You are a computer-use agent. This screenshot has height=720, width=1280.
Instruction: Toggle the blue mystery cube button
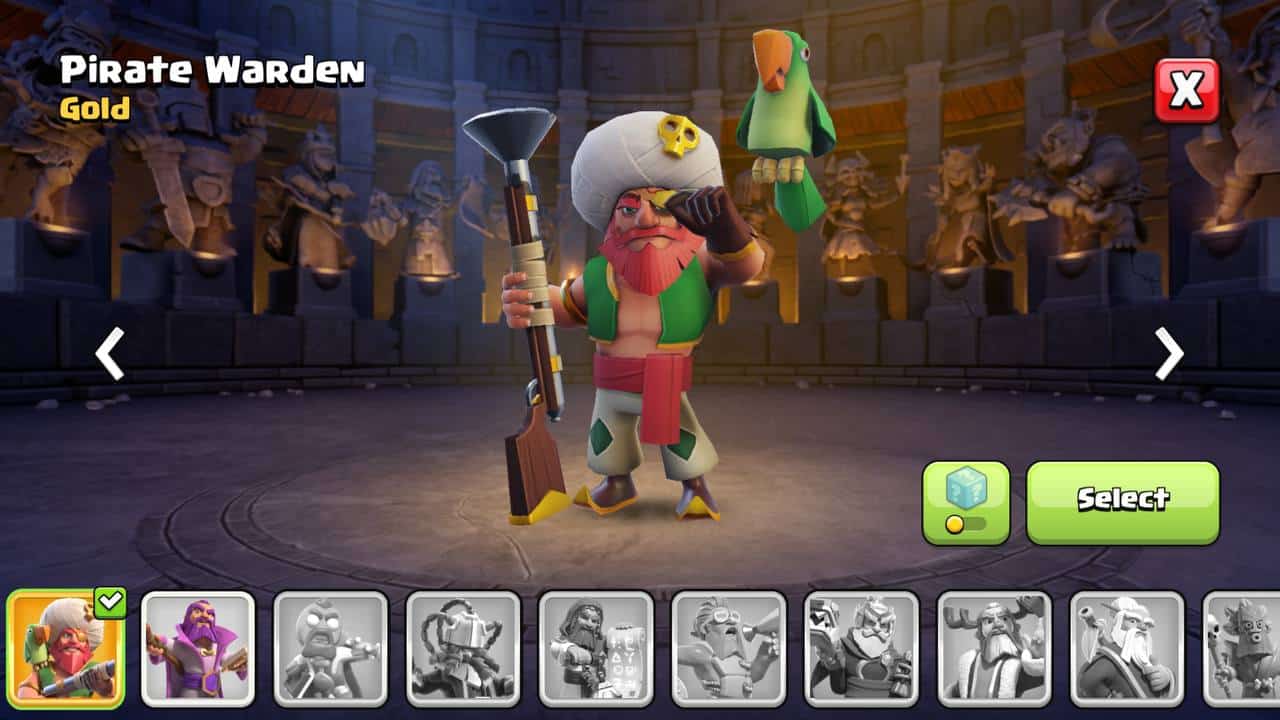pyautogui.click(x=965, y=502)
